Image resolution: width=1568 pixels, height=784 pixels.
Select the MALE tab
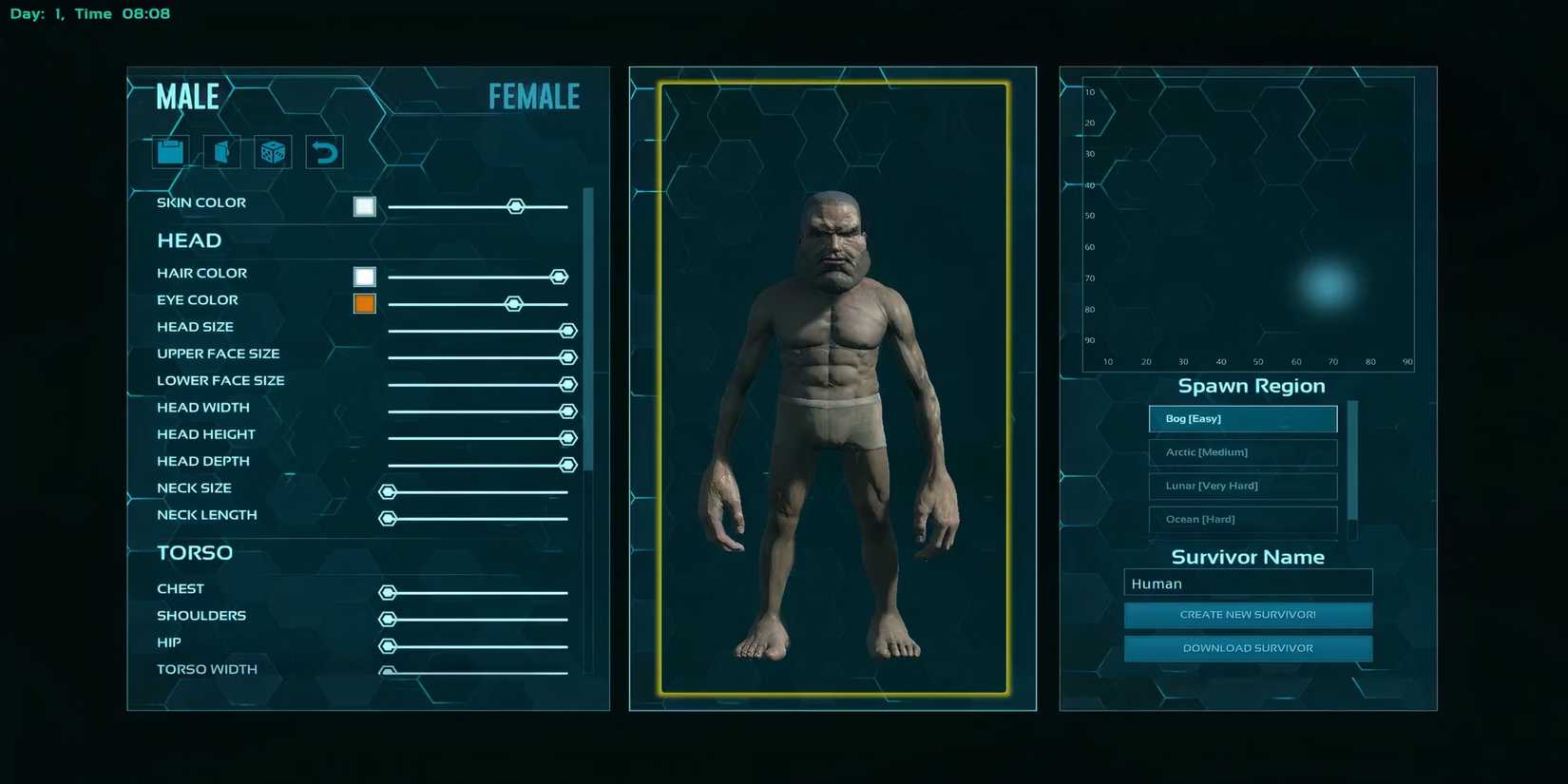(186, 95)
